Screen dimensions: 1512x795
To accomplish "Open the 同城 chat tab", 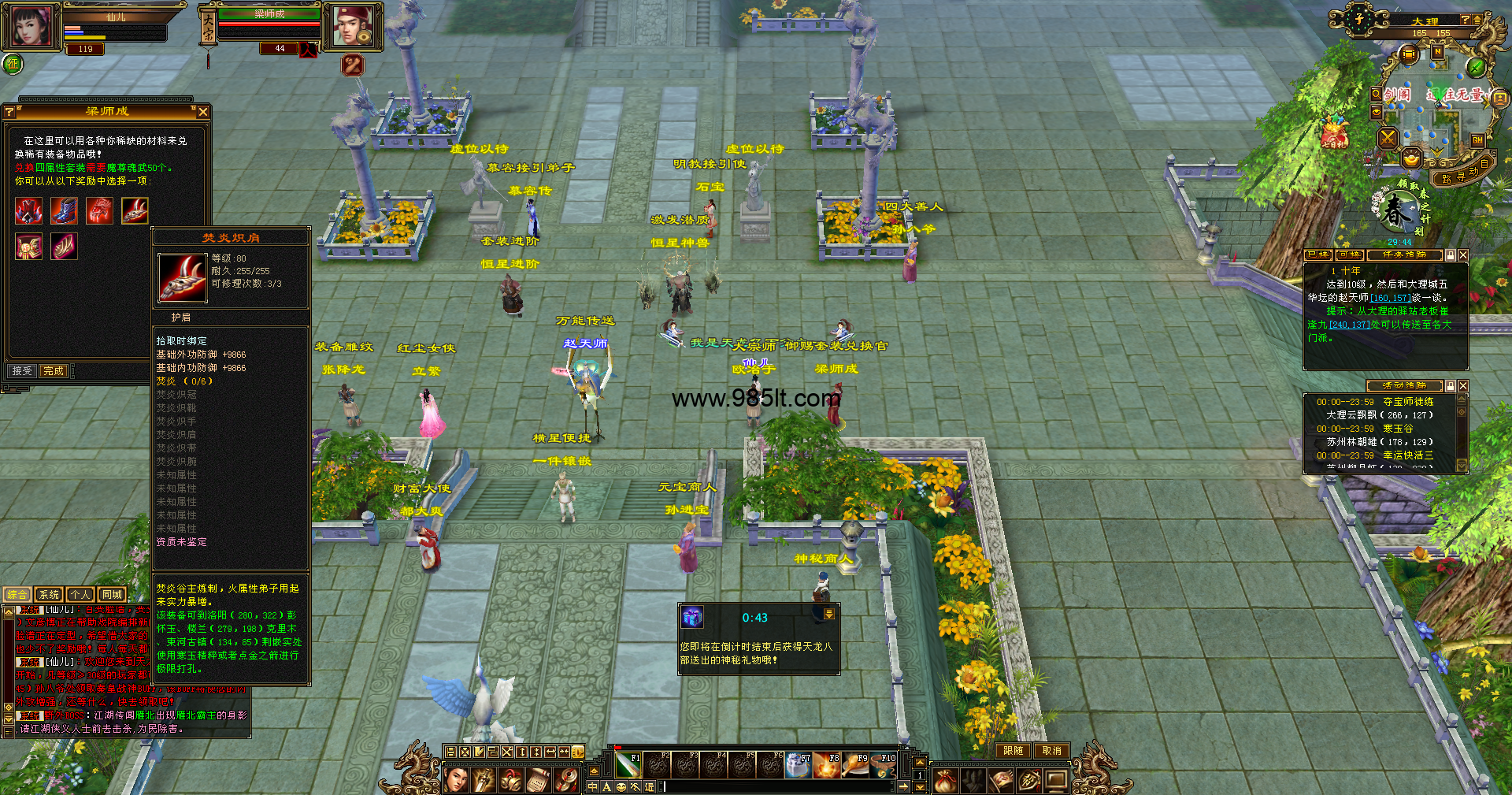I will (x=112, y=595).
